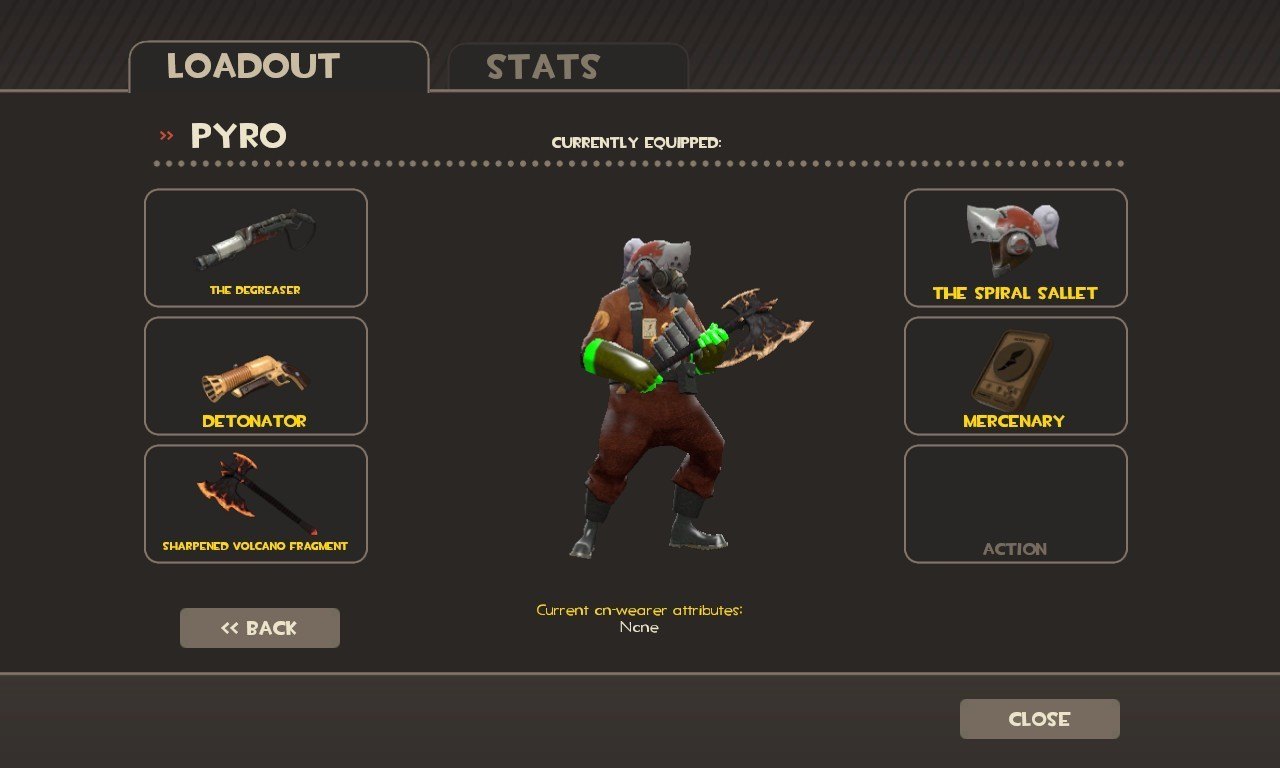Open the Degreaser primary weapon slot

coord(256,248)
